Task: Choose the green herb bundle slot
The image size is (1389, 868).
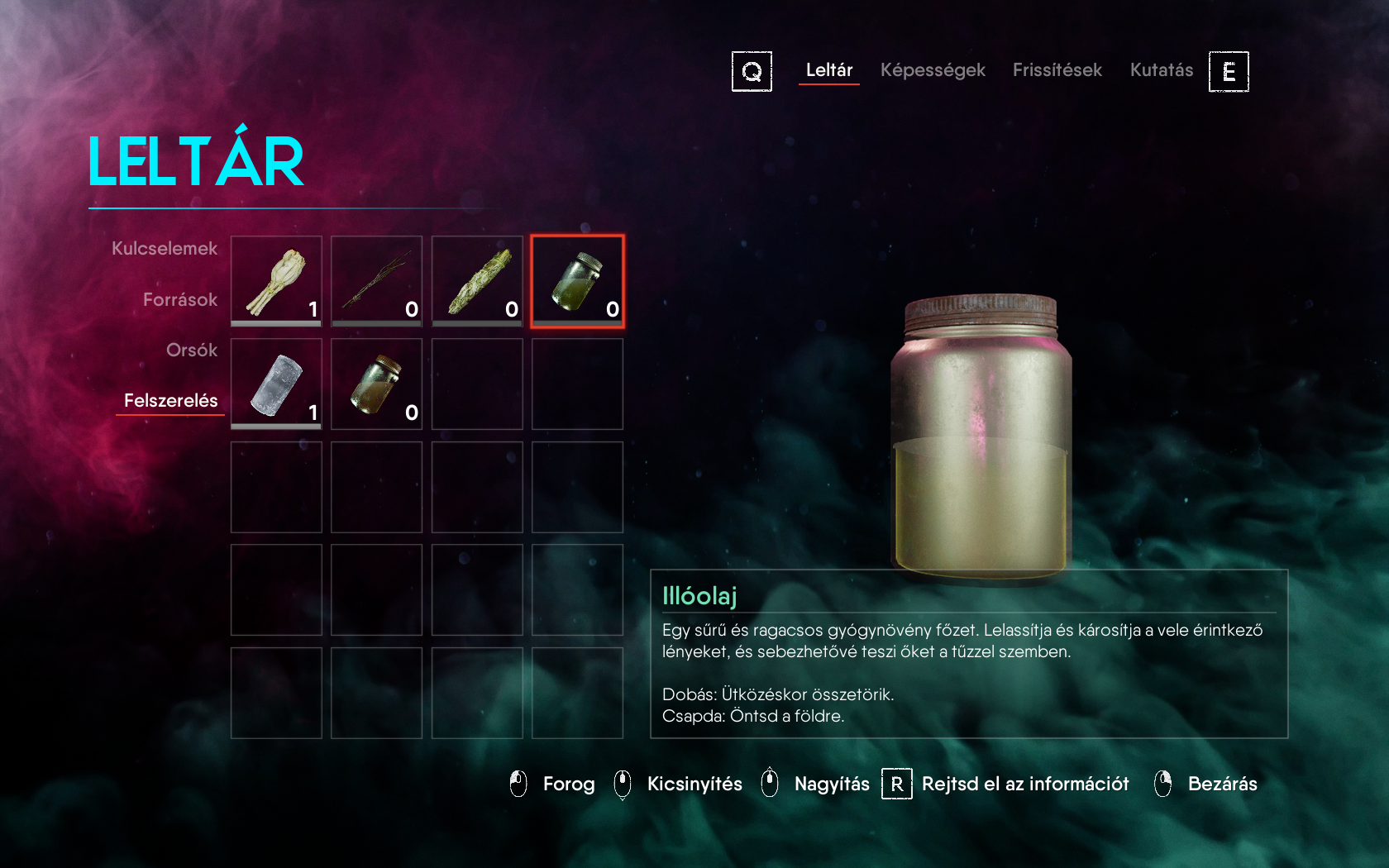Action: coord(477,281)
